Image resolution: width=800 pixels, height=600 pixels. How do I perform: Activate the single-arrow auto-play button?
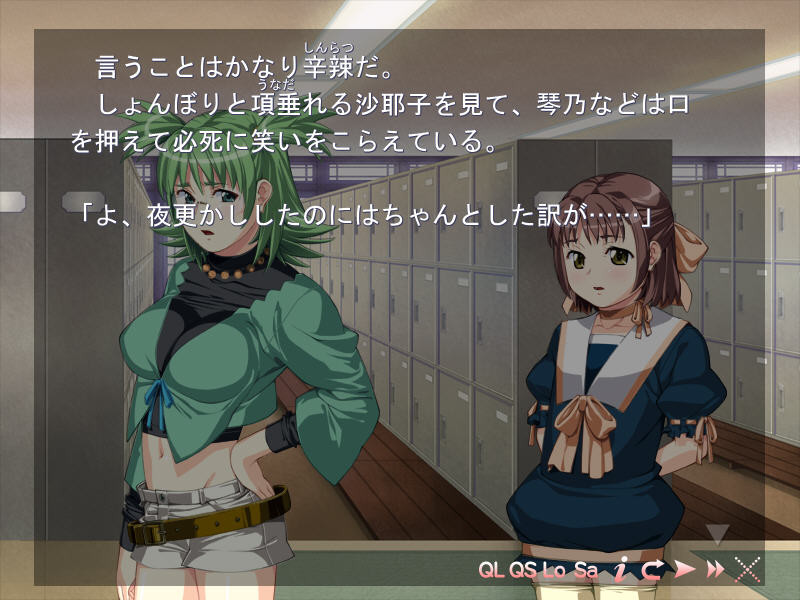685,570
